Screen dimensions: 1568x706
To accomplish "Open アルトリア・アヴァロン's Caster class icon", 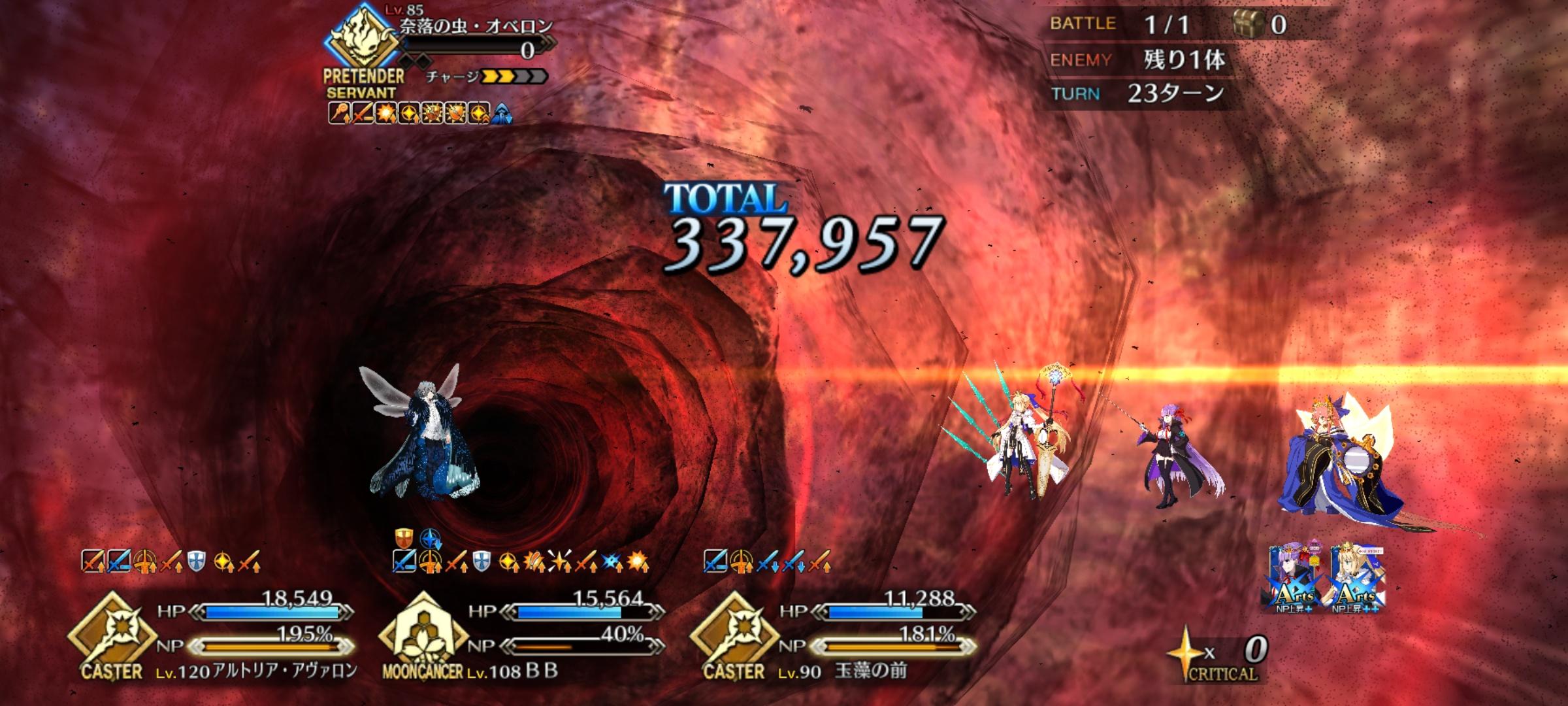I will [x=112, y=633].
